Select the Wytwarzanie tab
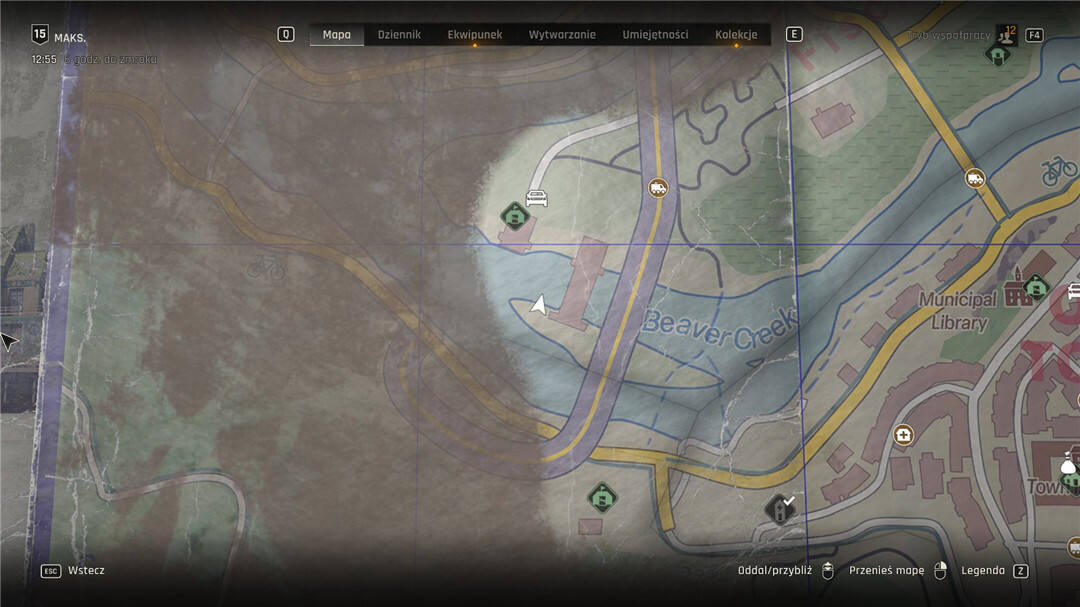The width and height of the screenshot is (1080, 607). [562, 35]
